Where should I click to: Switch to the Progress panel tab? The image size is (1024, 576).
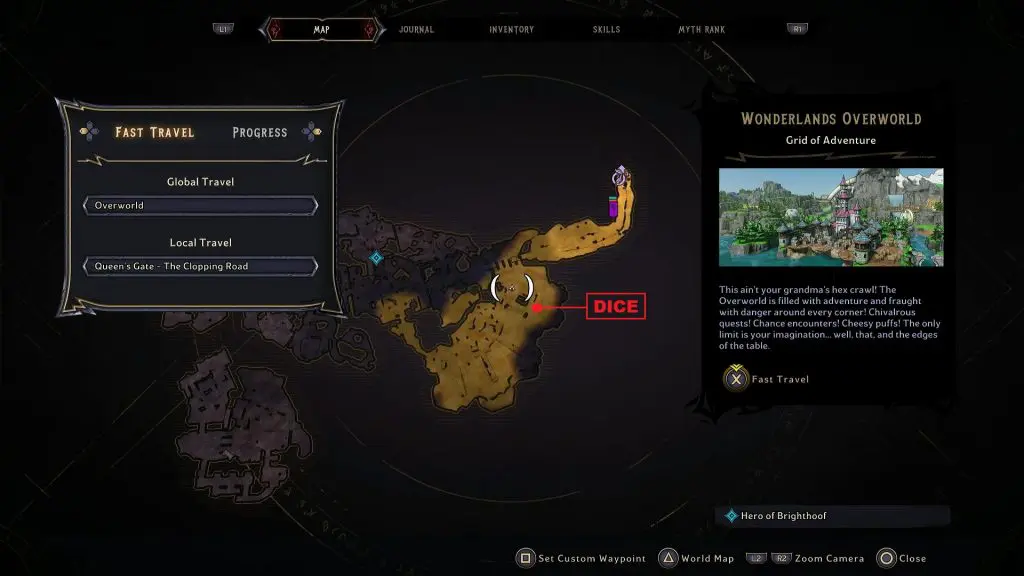(x=259, y=132)
